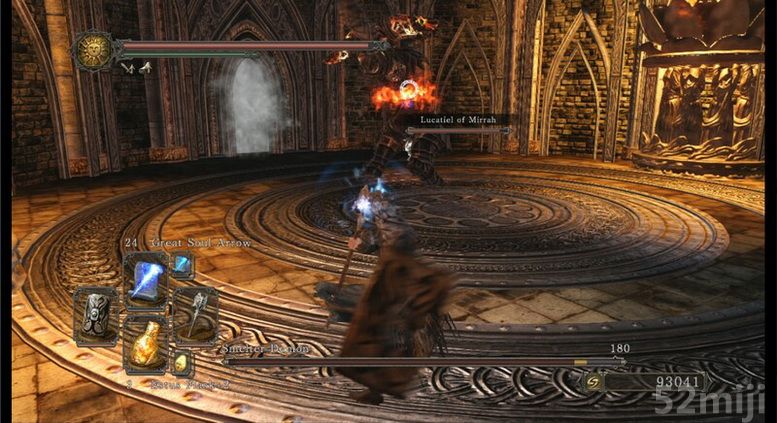This screenshot has width=777, height=423.
Task: Pick the small blue next-spell icon
Action: point(181,265)
